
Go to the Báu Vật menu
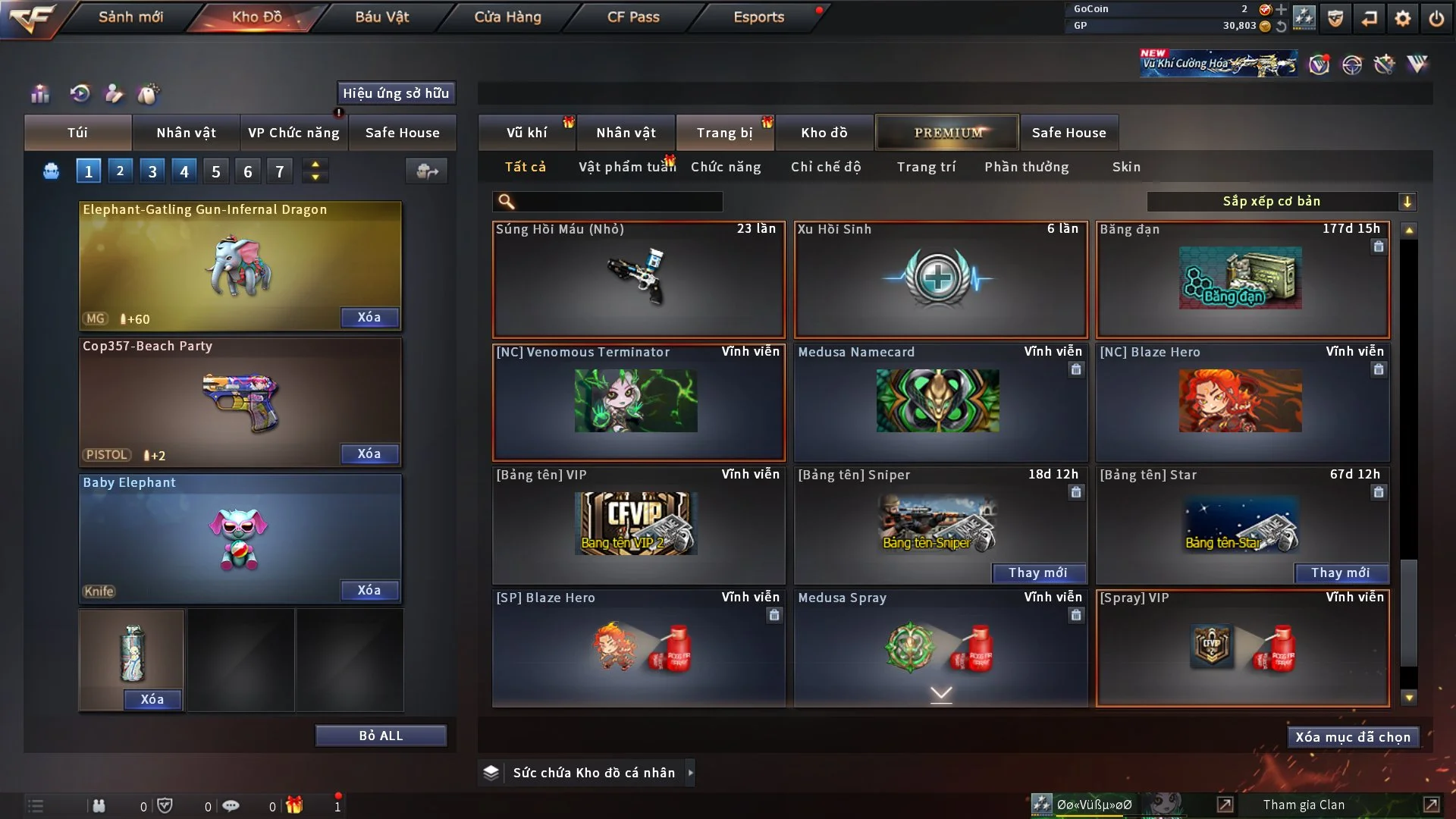pyautogui.click(x=381, y=17)
